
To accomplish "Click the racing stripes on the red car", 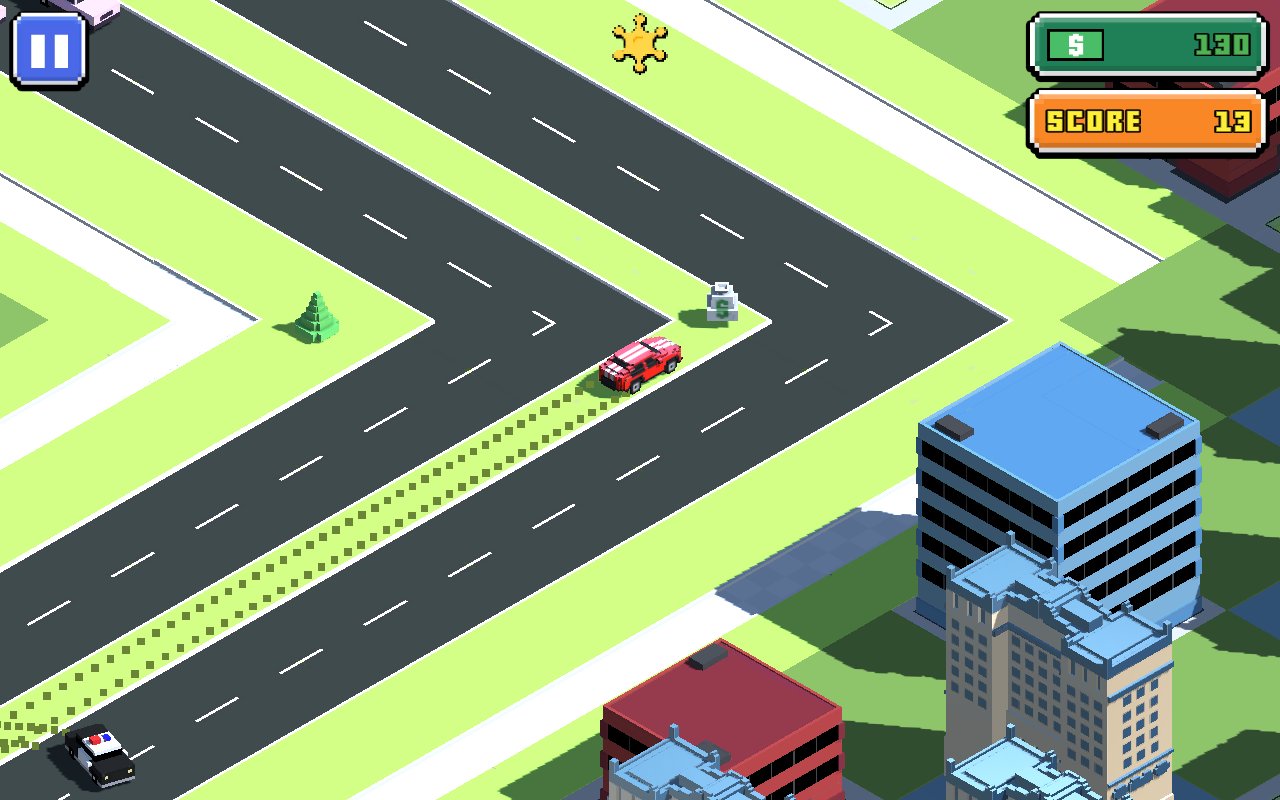I will click(x=634, y=352).
